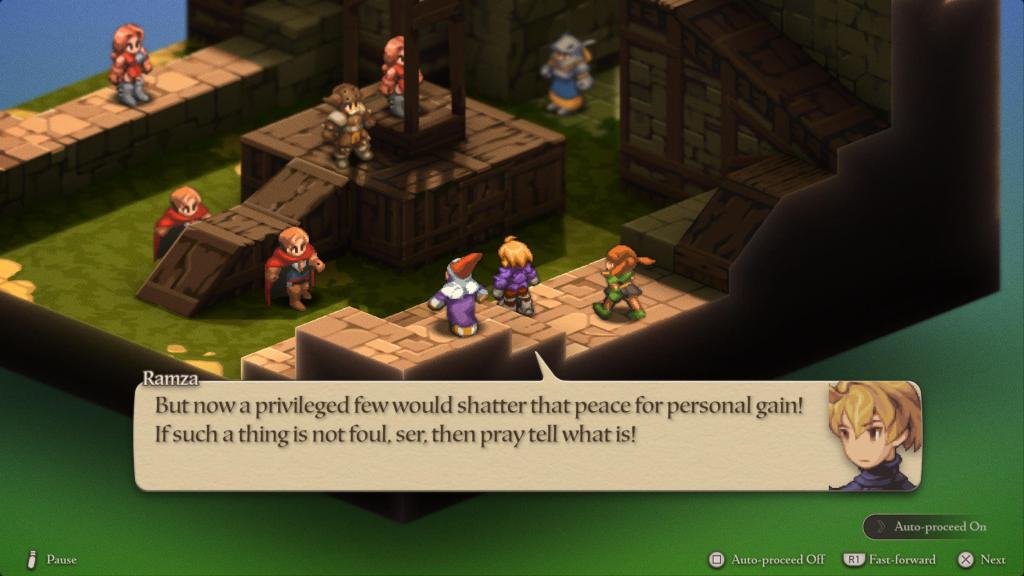1024x576 pixels.
Task: Toggle the Auto-proceed On indicator
Action: [930, 526]
